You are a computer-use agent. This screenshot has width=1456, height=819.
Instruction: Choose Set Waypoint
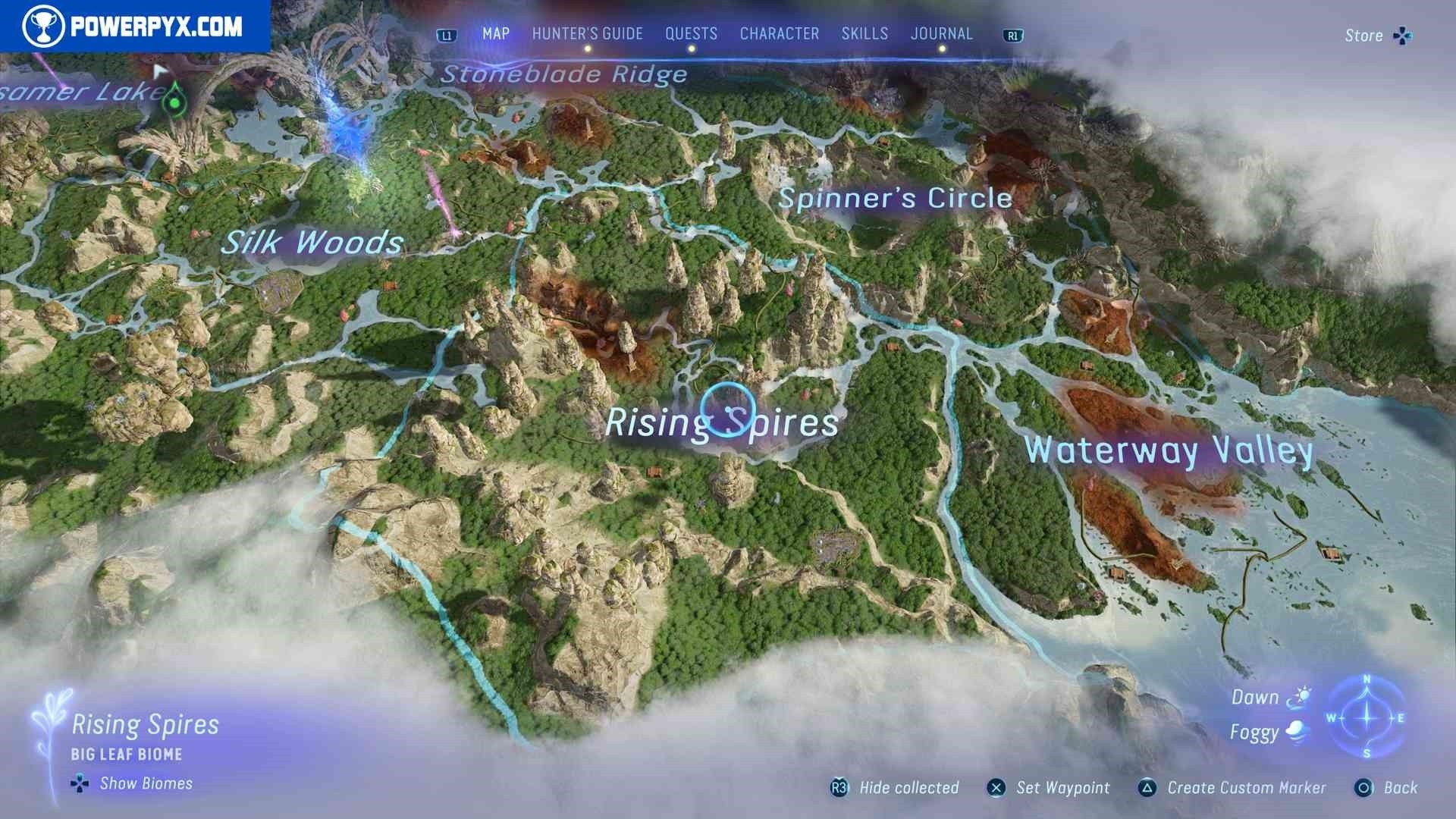click(1062, 788)
